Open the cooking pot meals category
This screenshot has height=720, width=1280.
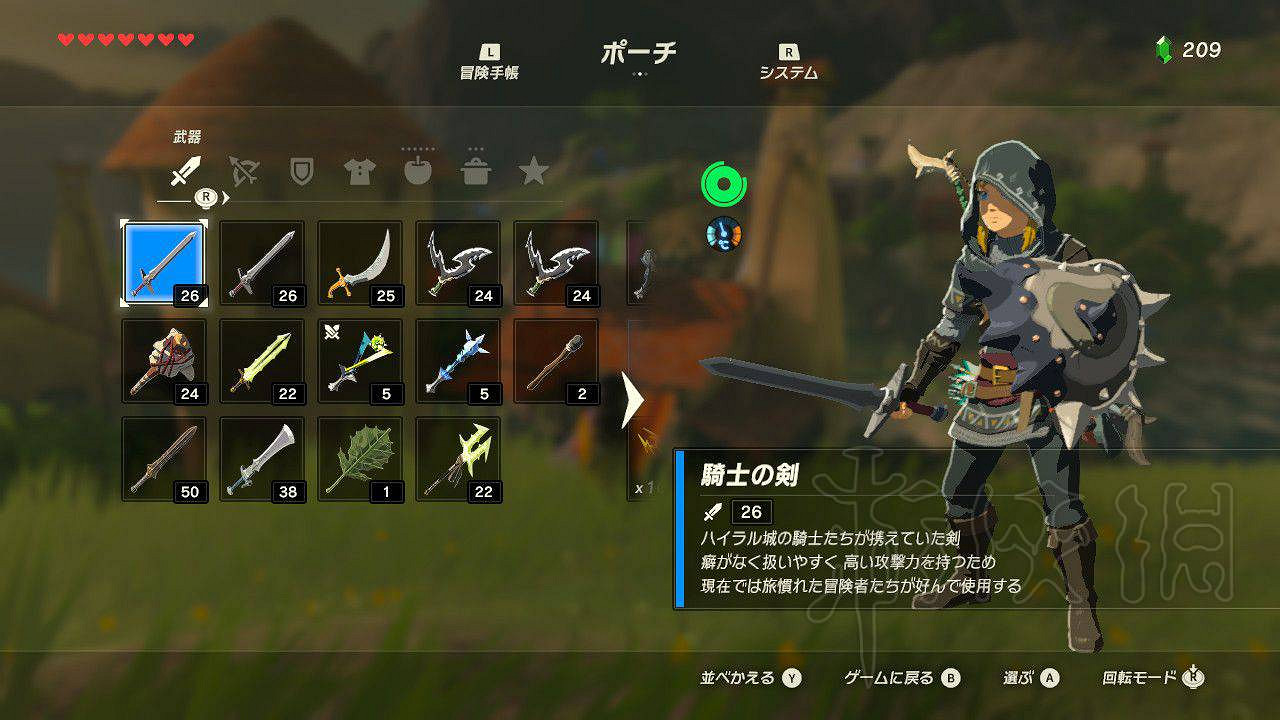pos(479,172)
